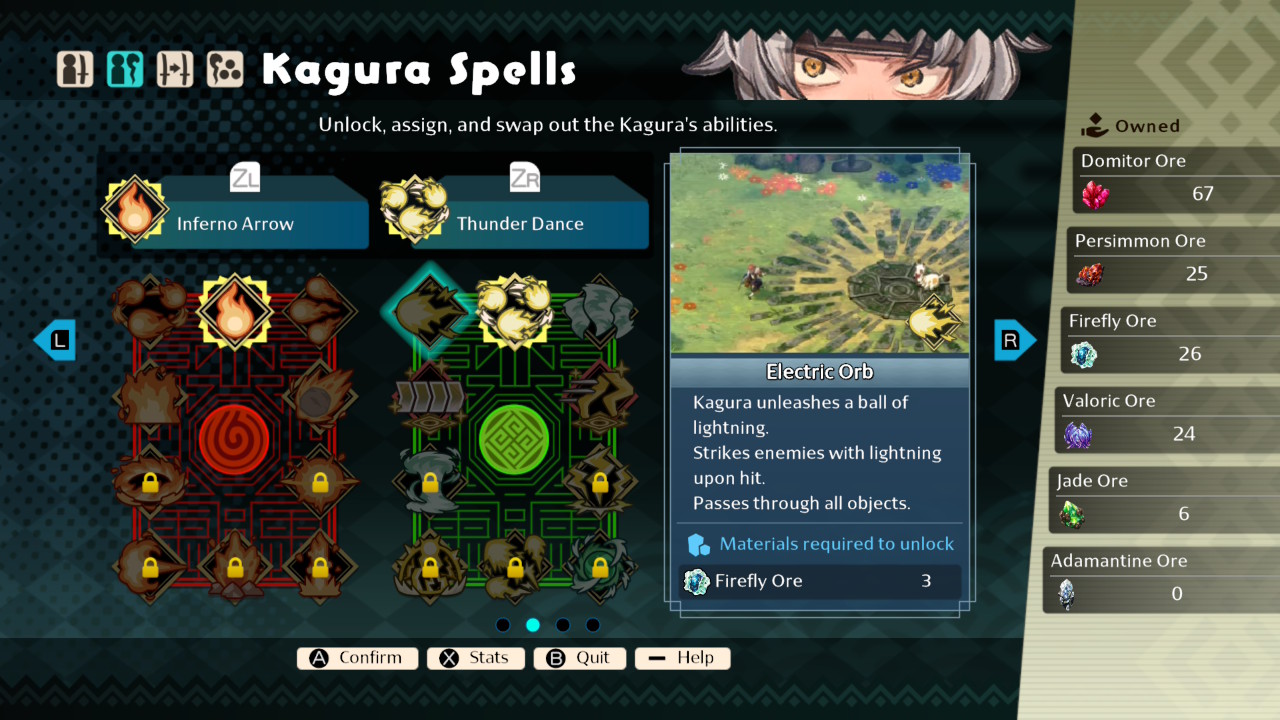Viewport: 1280px width, 720px height.
Task: Quit the Kagura Spells menu
Action: 580,658
